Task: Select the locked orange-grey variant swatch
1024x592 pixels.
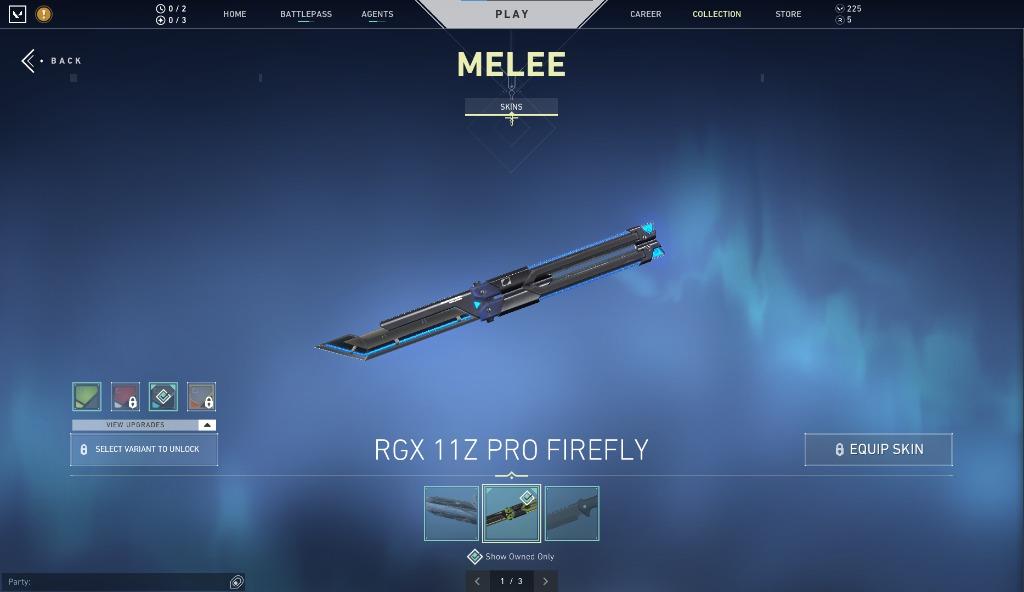Action: coord(201,397)
